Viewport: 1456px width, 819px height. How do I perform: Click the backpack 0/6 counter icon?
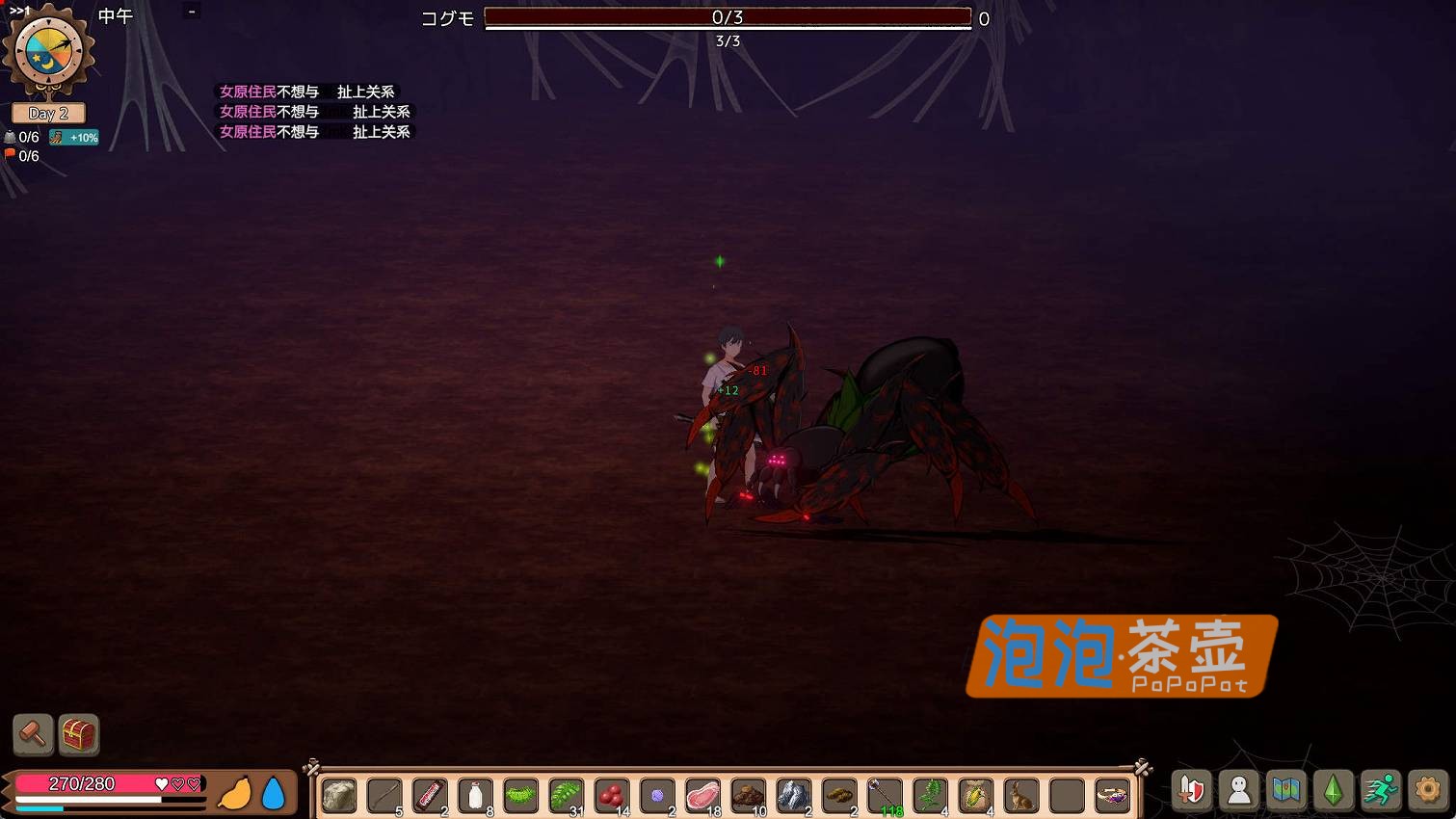[x=10, y=138]
